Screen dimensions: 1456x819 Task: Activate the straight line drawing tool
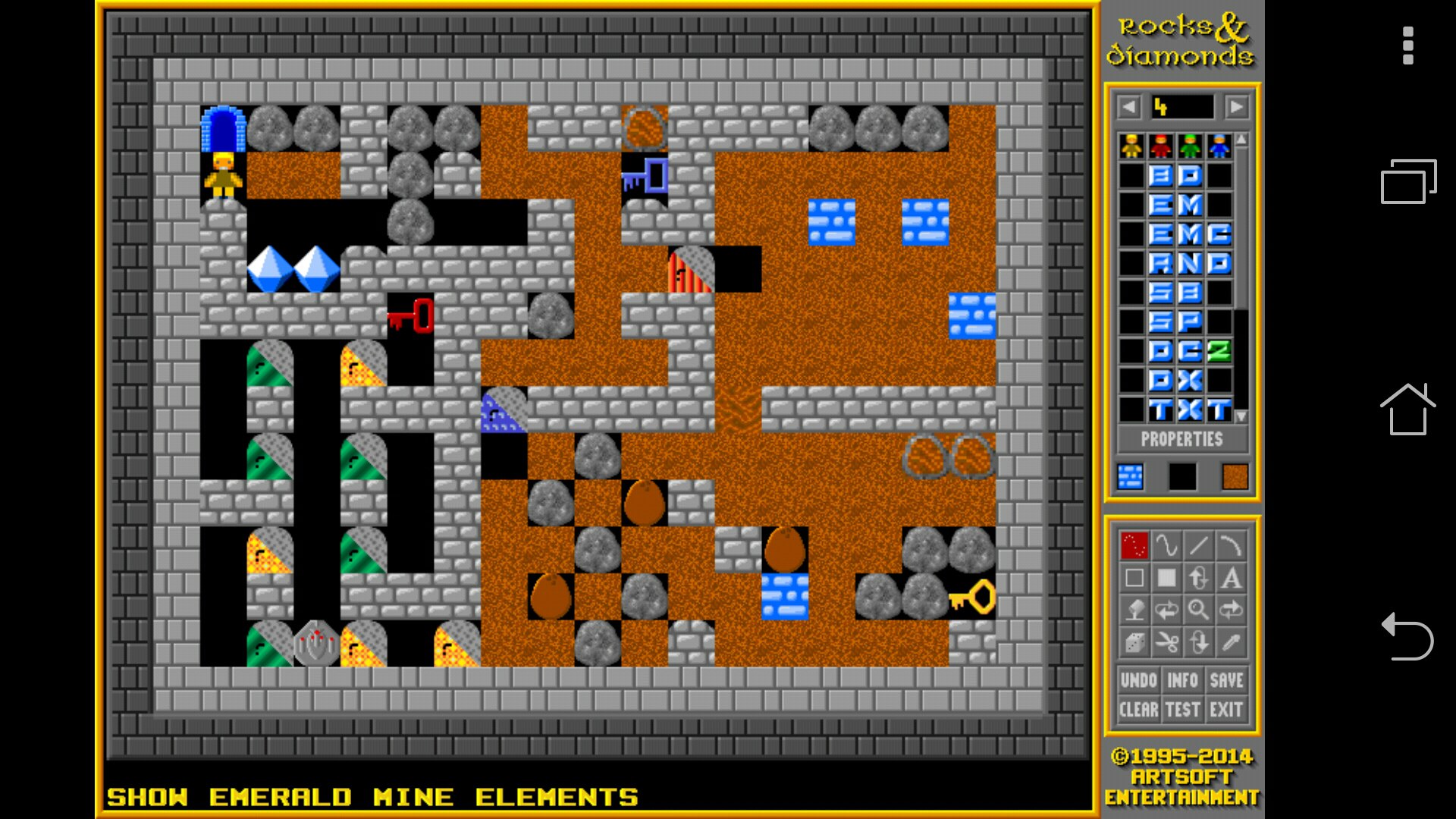(x=1198, y=546)
